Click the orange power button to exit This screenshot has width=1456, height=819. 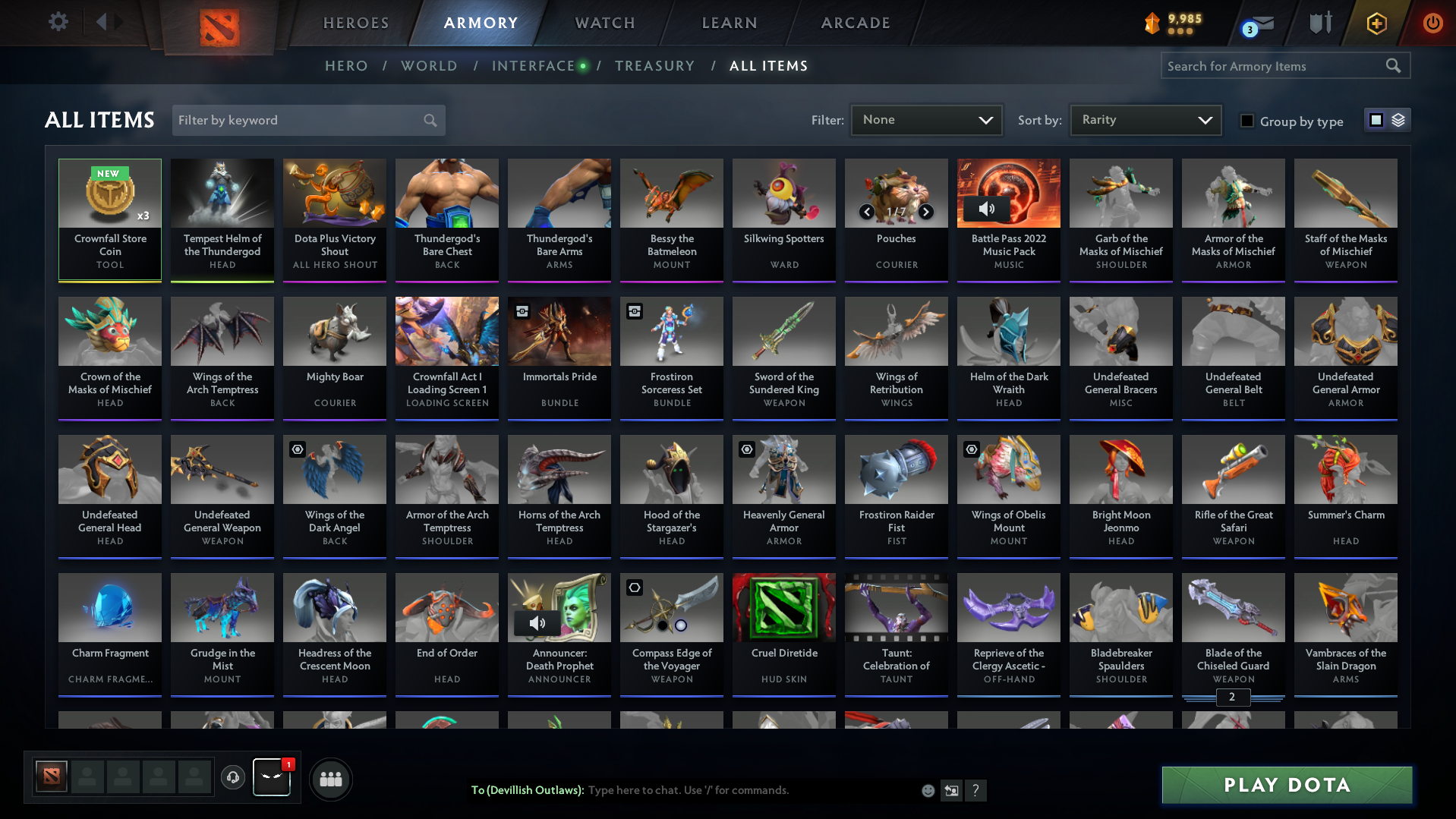[1432, 22]
